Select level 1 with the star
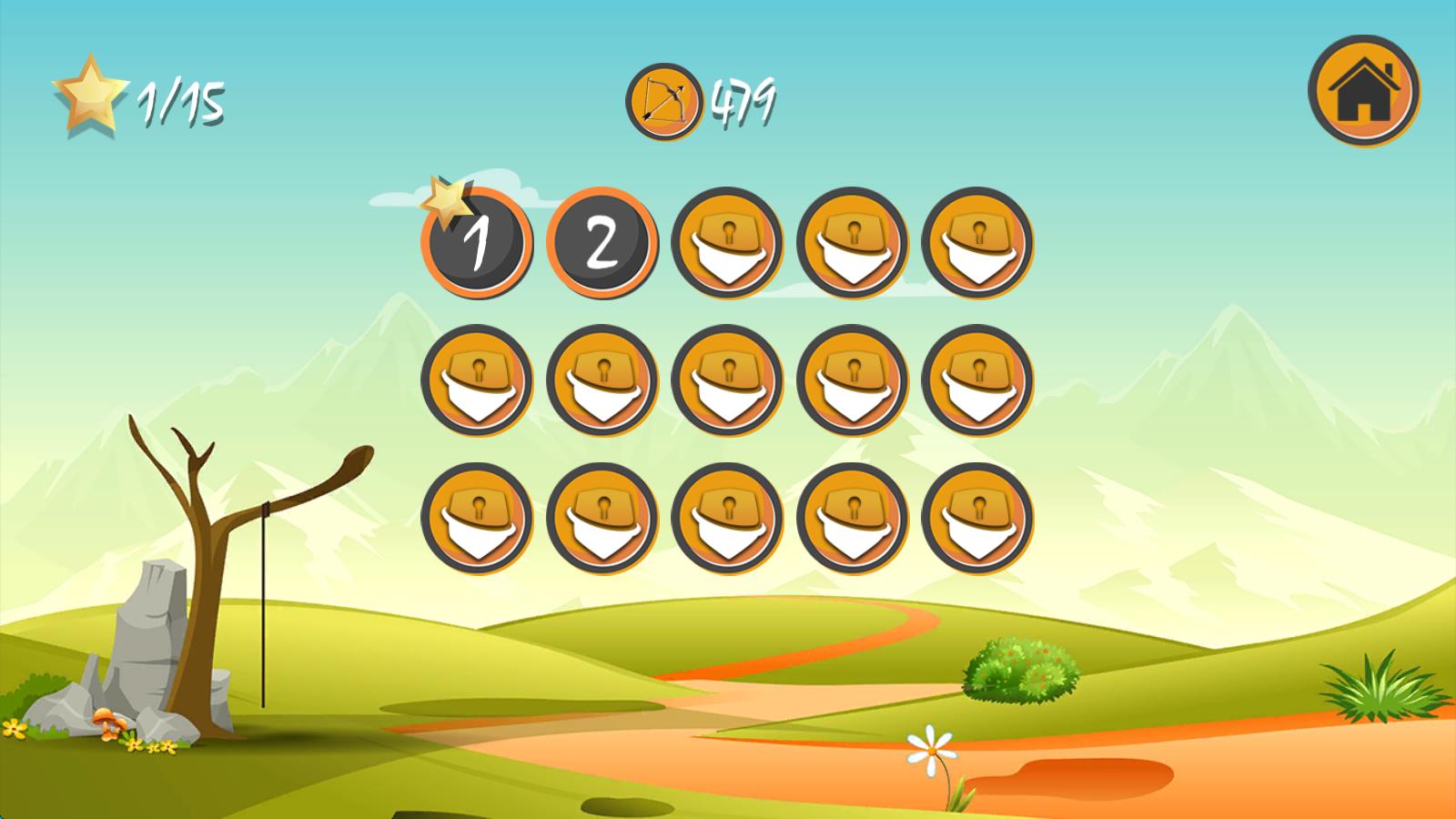The width and height of the screenshot is (1456, 819). point(477,243)
